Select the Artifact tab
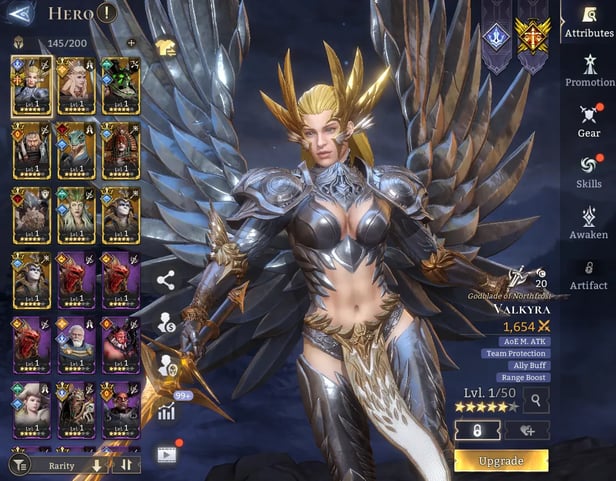Viewport: 616px width, 481px height. [589, 274]
